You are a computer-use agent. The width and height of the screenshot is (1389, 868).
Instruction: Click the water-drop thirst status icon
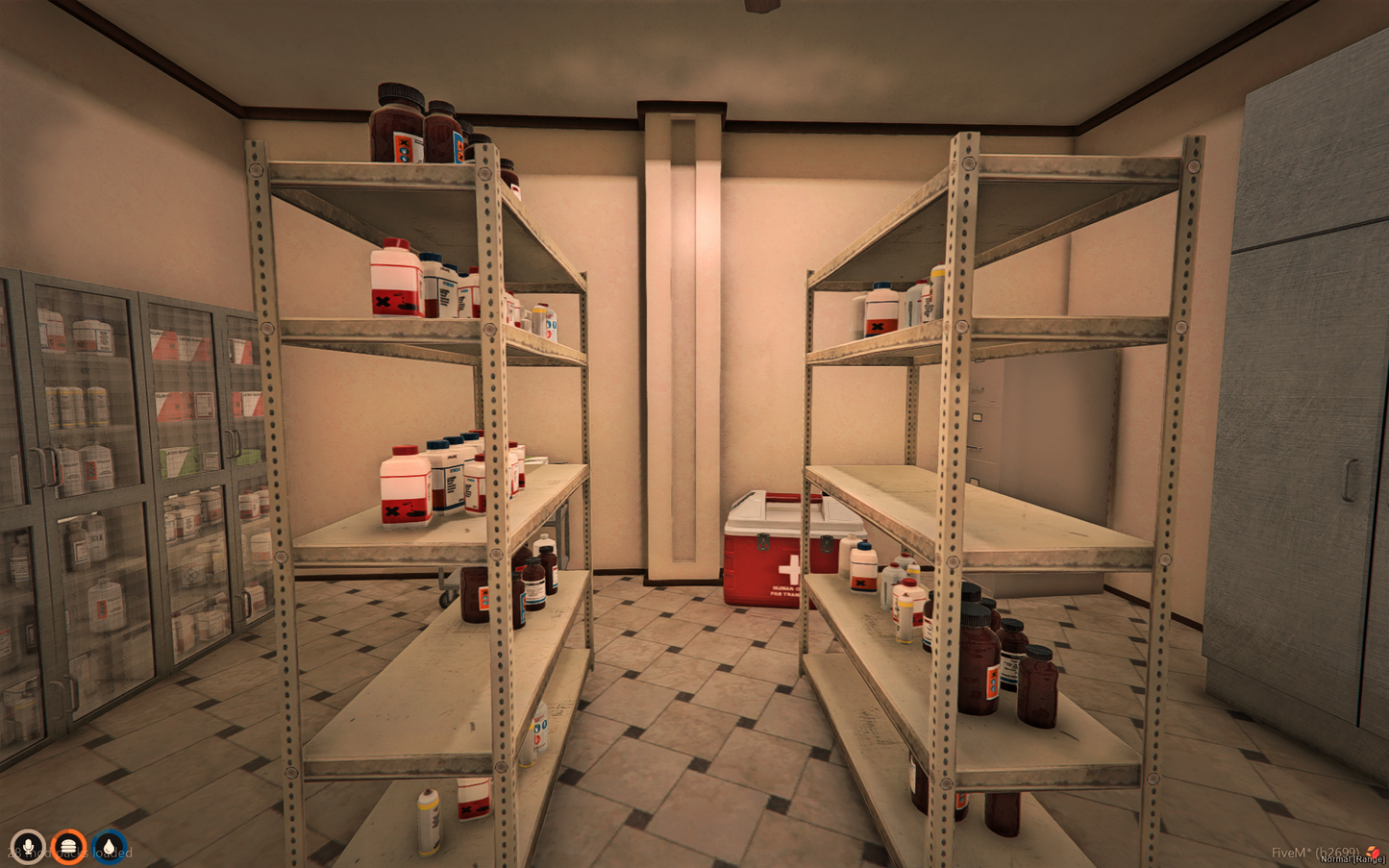click(x=109, y=846)
